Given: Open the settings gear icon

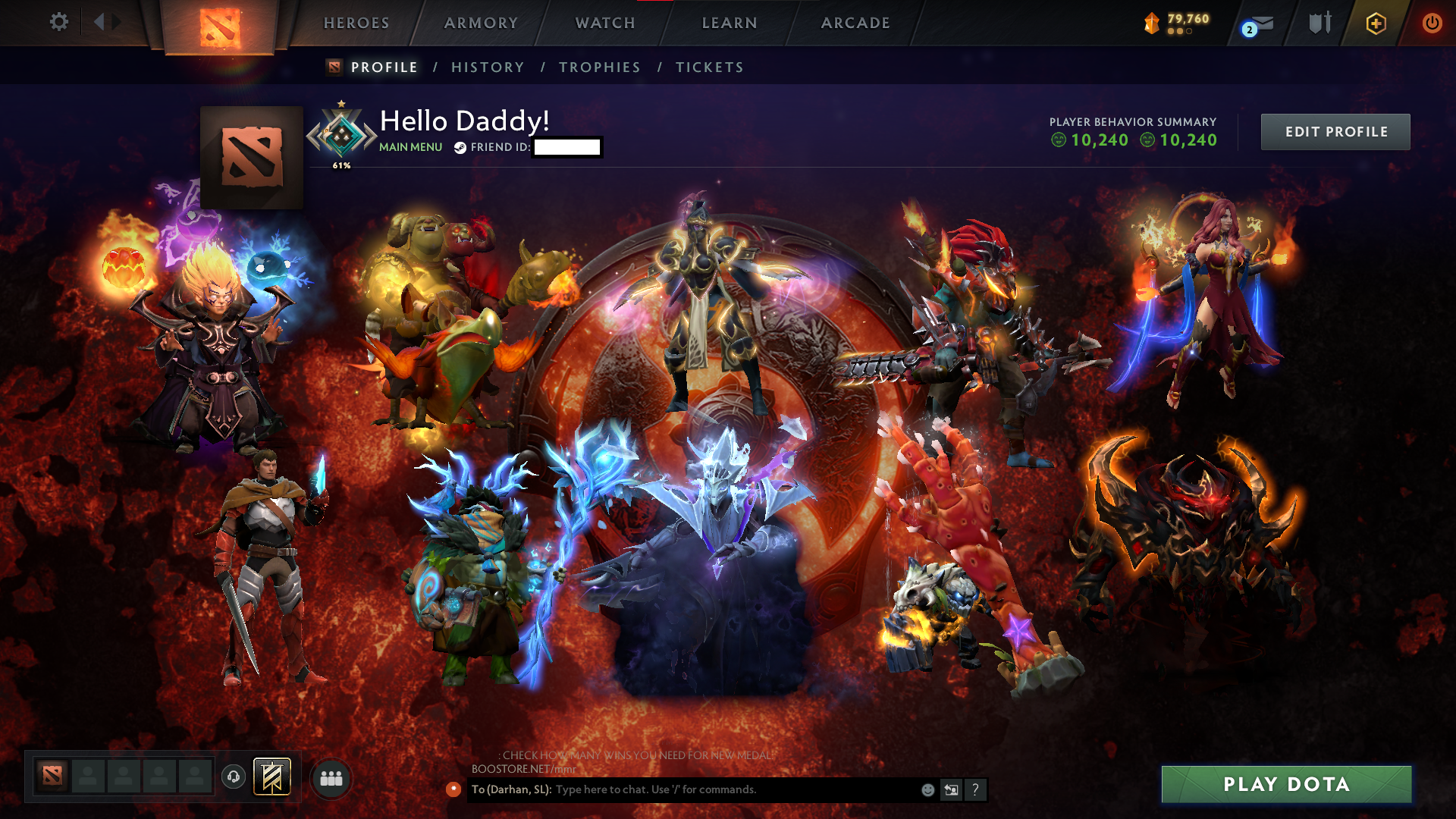Looking at the screenshot, I should (x=58, y=23).
